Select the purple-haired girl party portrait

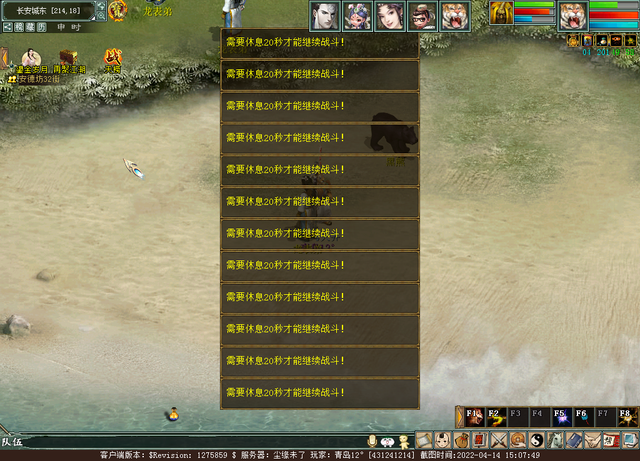point(357,14)
